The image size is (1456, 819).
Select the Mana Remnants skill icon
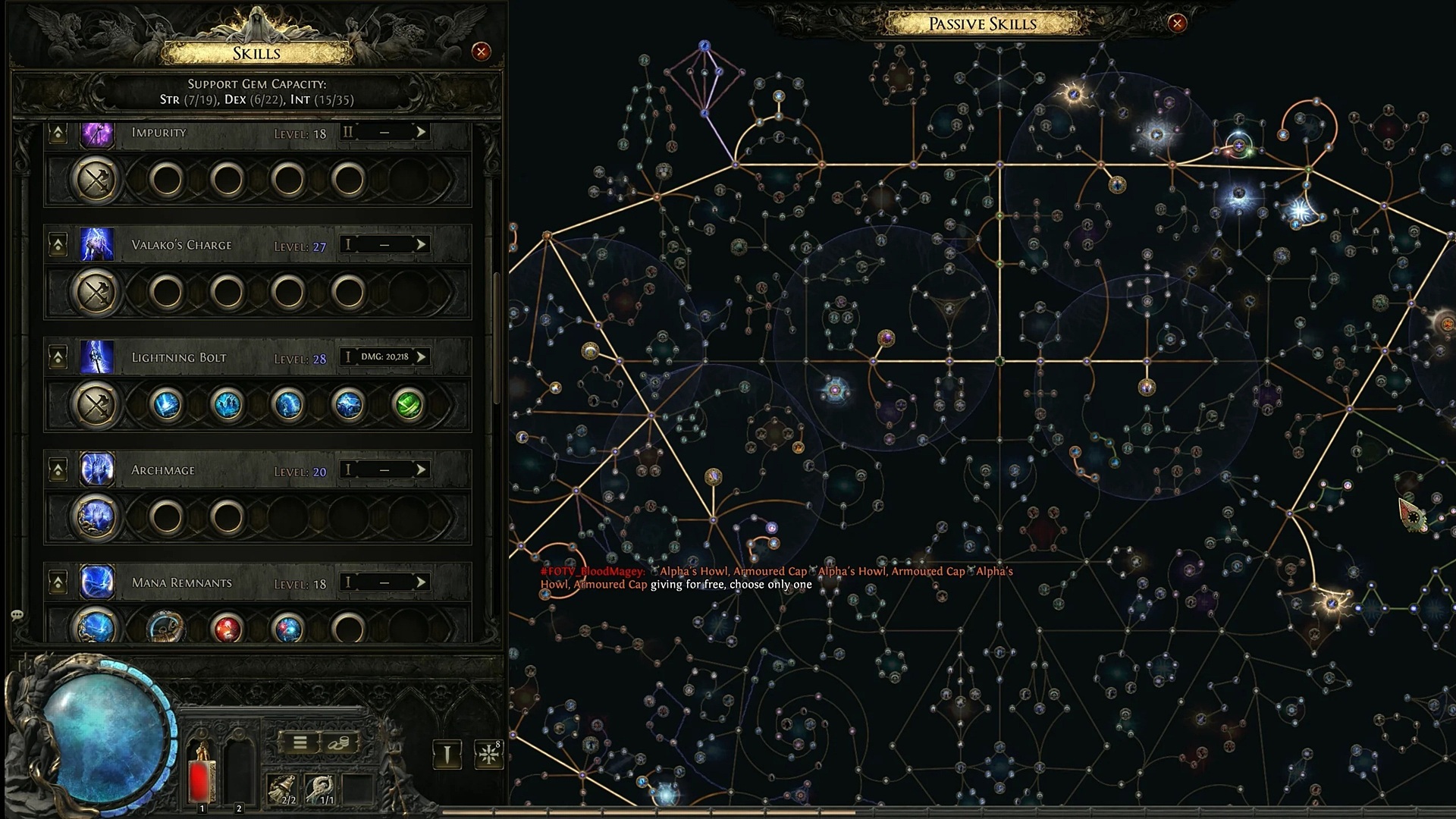pyautogui.click(x=97, y=582)
